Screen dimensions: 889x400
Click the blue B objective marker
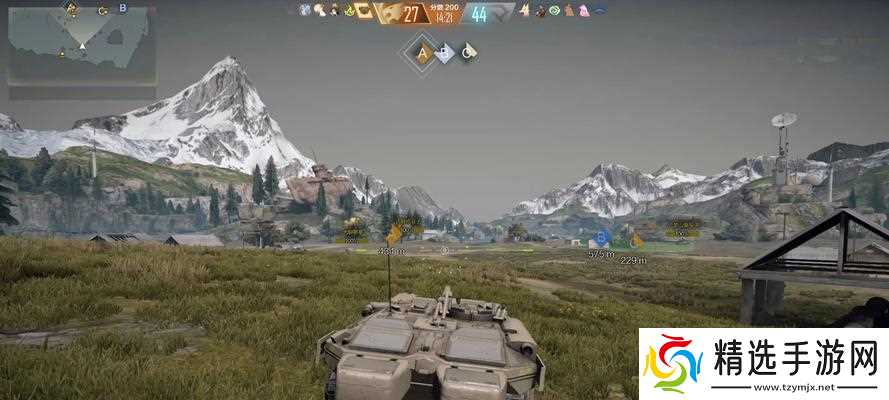coord(601,238)
